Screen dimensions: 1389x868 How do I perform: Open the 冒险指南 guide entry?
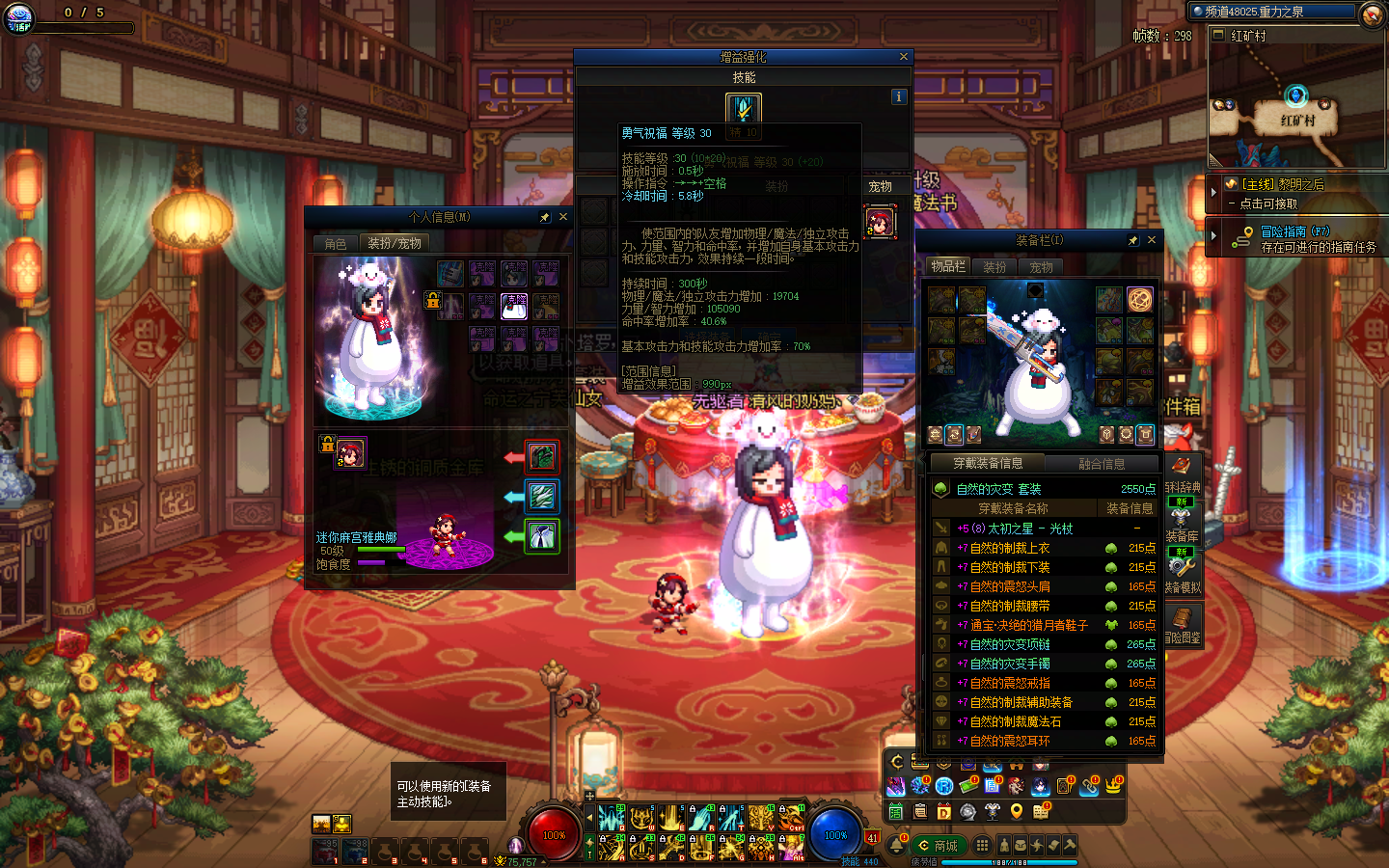1294,231
